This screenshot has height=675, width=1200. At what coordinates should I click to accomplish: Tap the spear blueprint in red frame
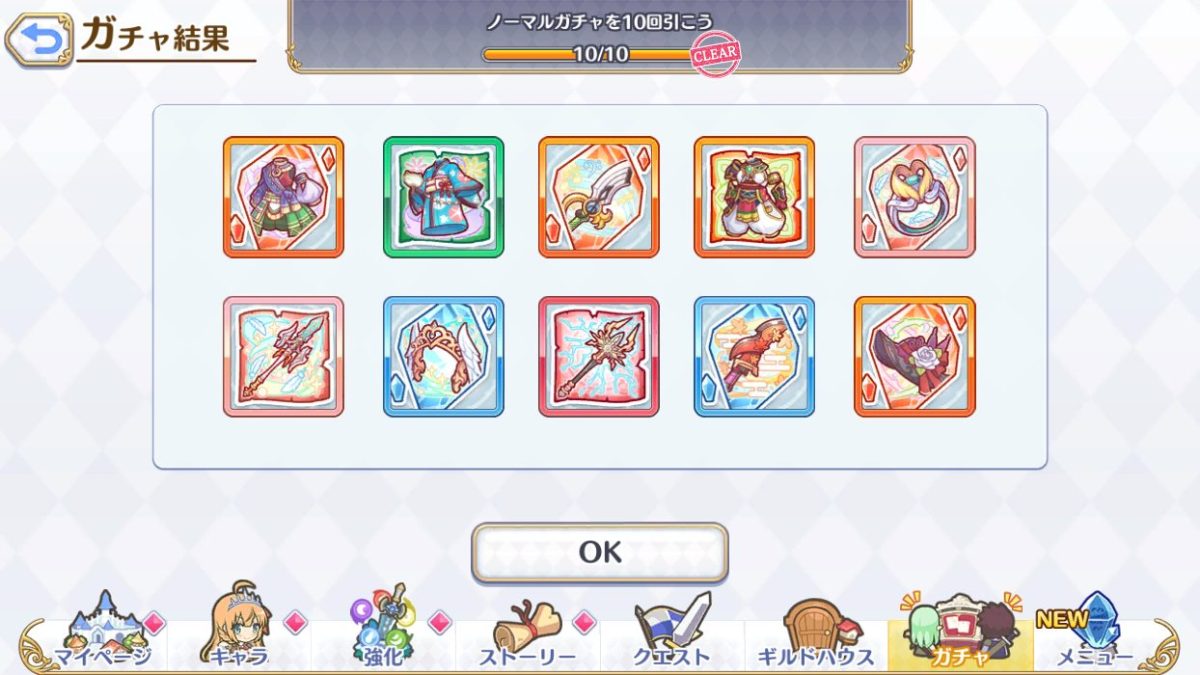598,357
